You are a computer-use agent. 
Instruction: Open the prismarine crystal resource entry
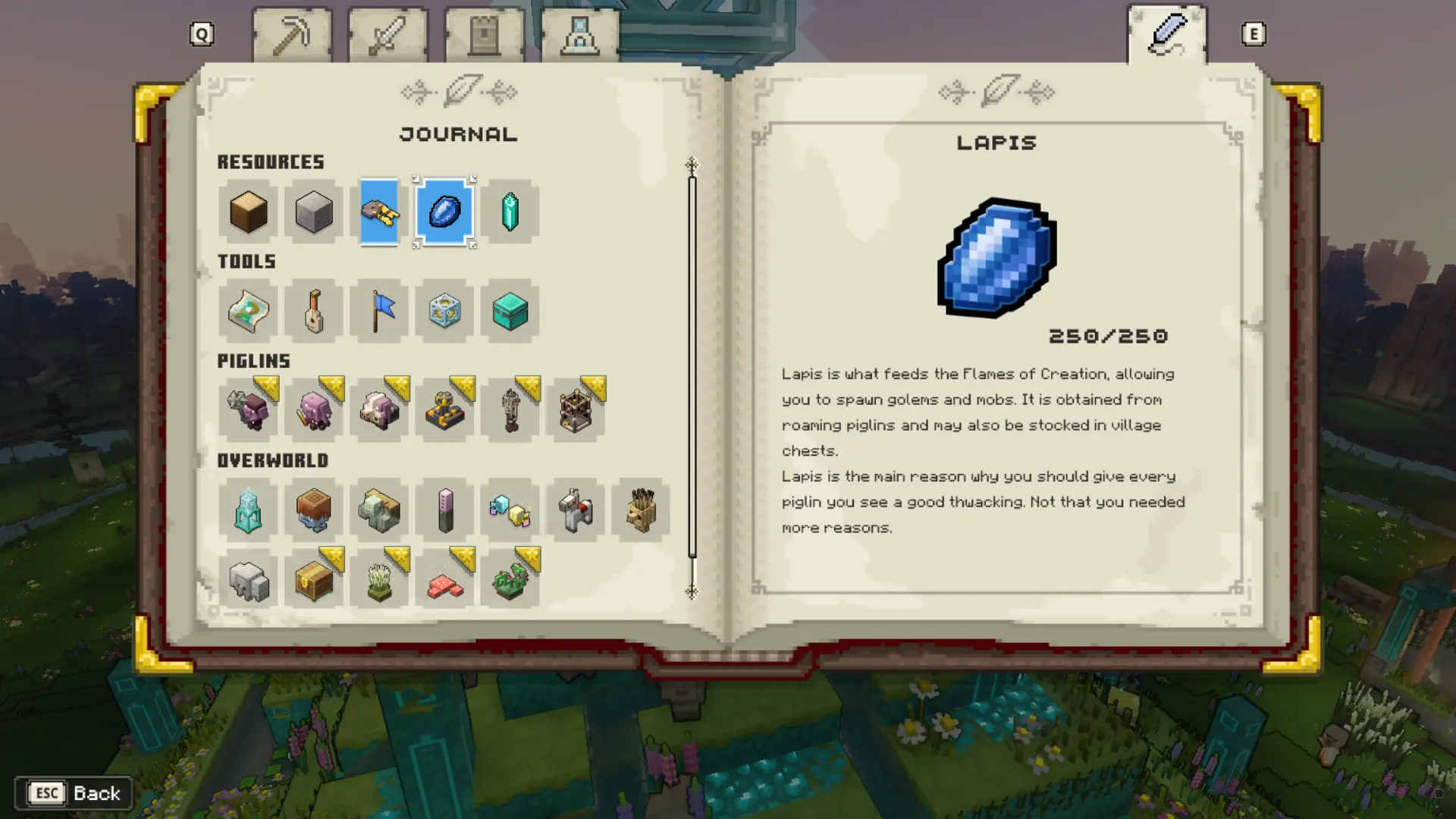click(x=510, y=213)
